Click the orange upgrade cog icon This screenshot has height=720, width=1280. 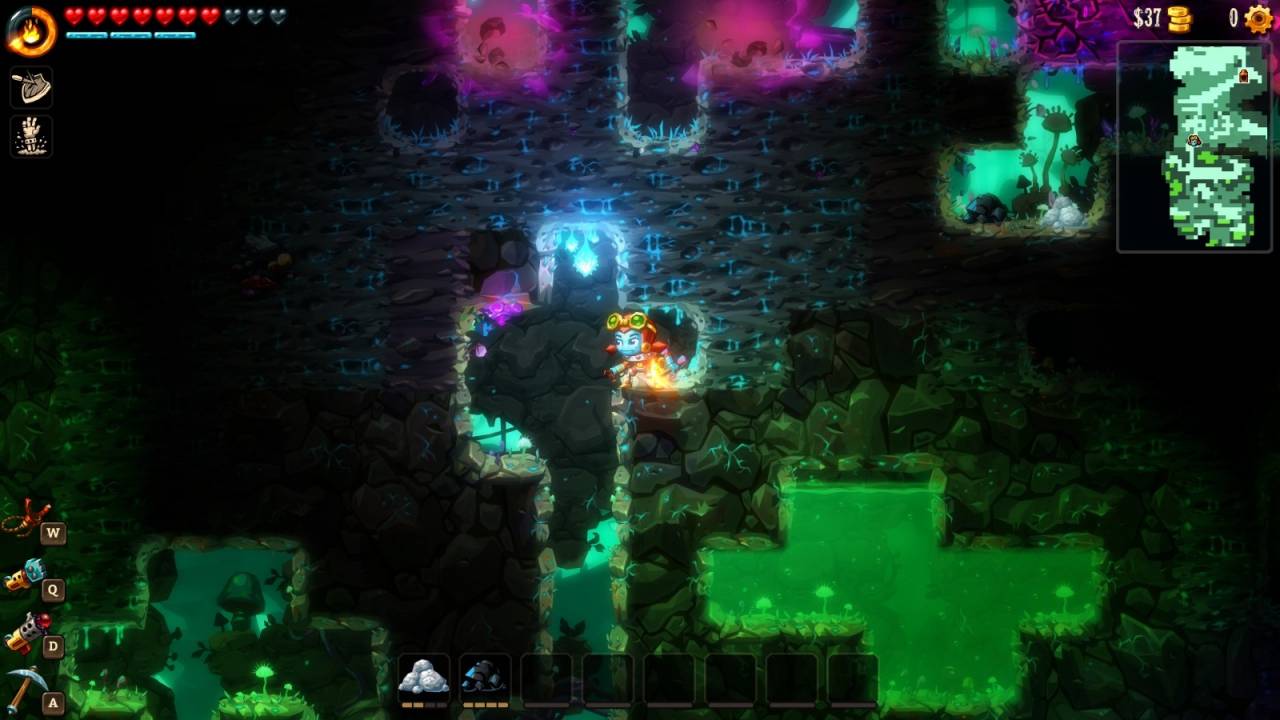coord(1258,19)
